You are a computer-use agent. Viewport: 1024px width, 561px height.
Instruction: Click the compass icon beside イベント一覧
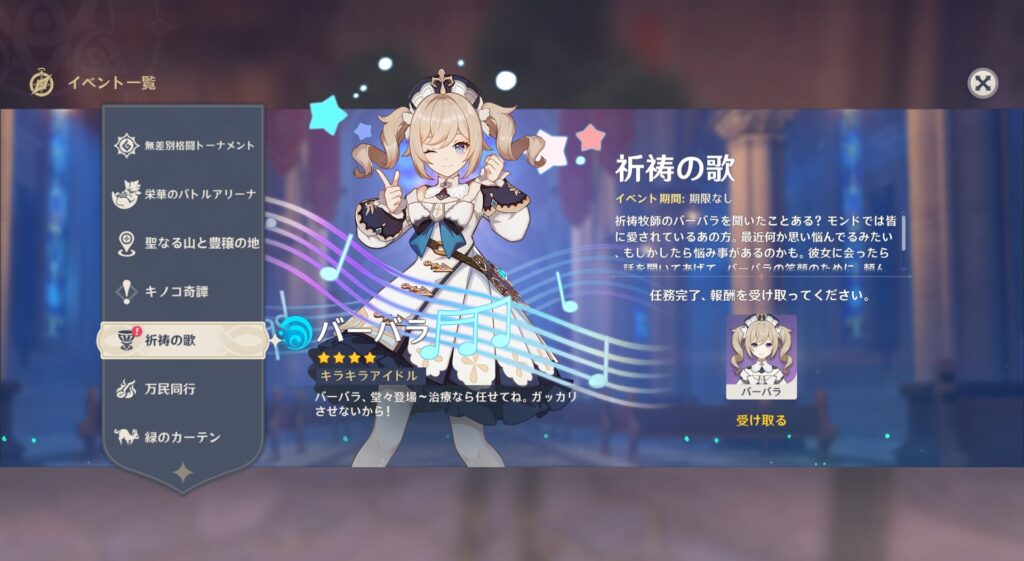coord(41,83)
